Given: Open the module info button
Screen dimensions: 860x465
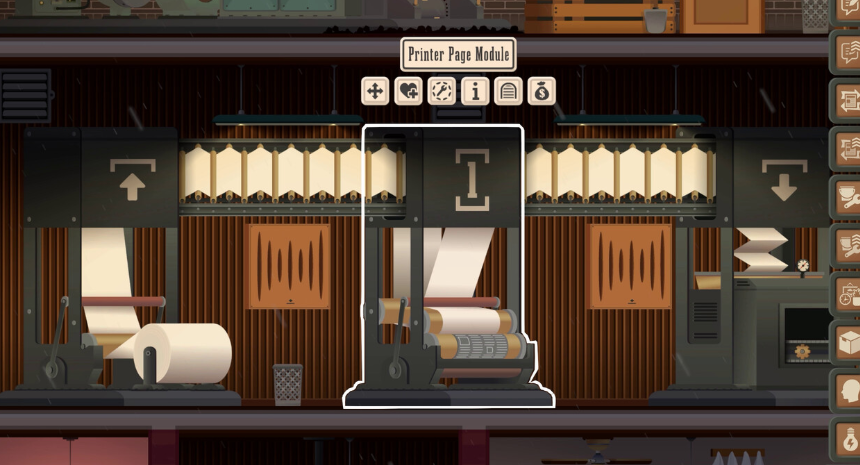Looking at the screenshot, I should (x=474, y=92).
